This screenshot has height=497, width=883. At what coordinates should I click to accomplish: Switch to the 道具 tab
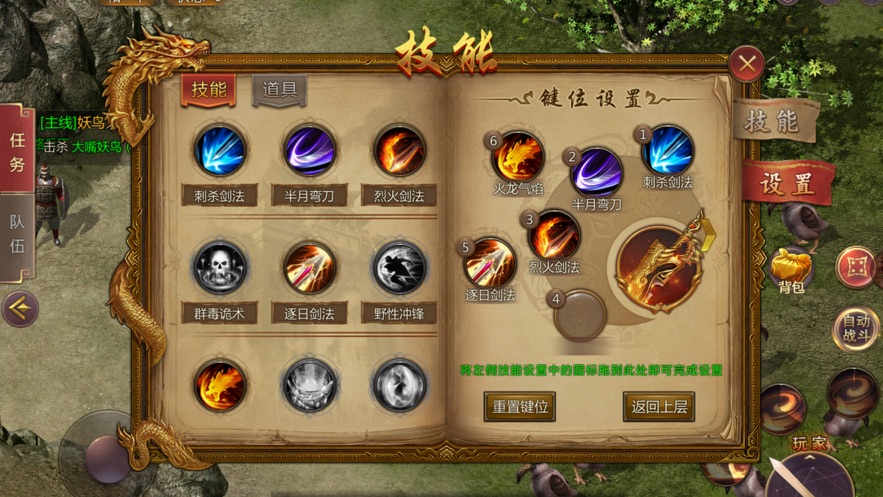click(279, 90)
